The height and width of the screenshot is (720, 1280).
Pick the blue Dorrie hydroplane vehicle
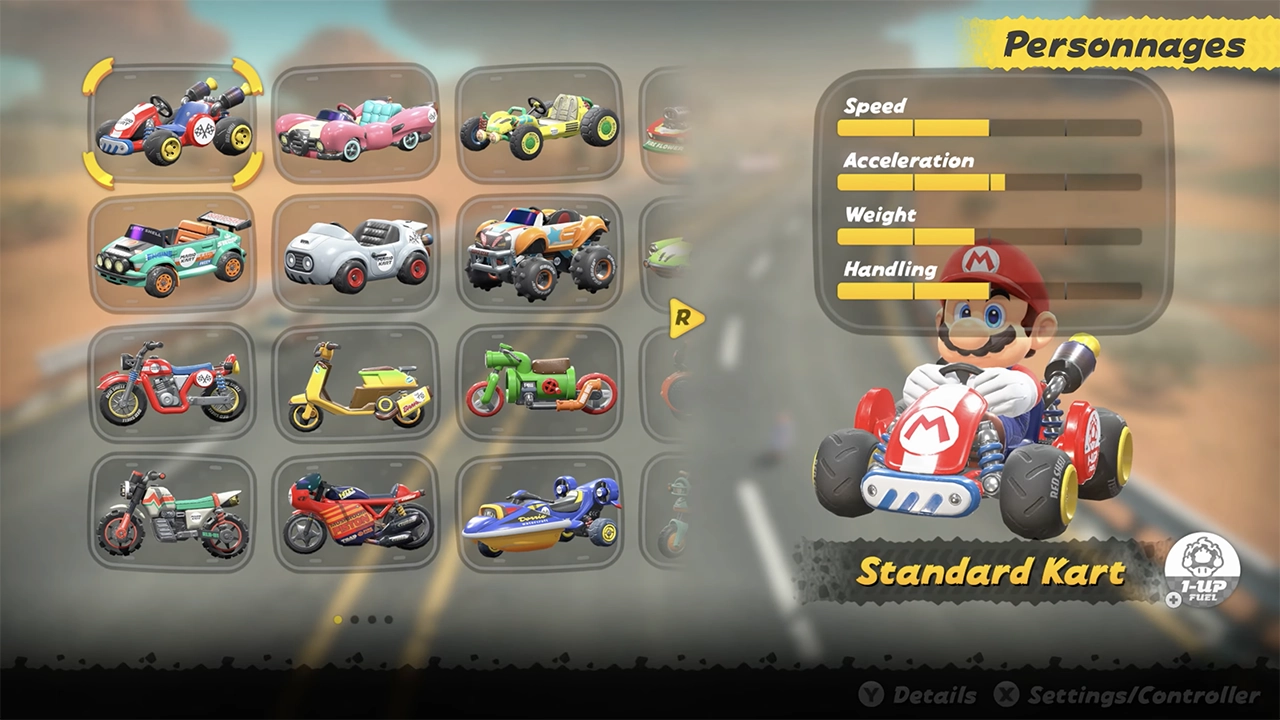[540, 513]
